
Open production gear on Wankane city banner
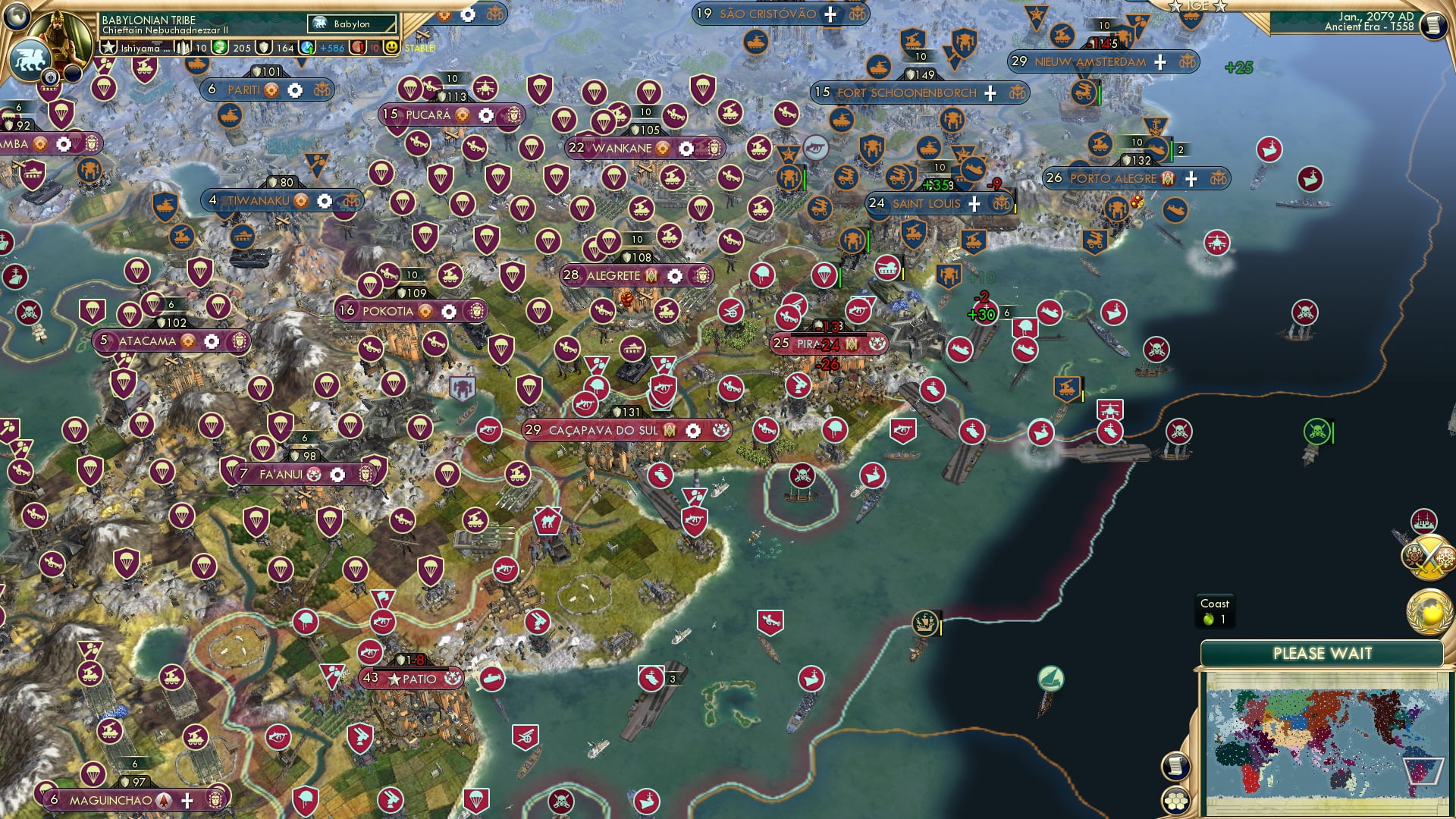pyautogui.click(x=685, y=149)
